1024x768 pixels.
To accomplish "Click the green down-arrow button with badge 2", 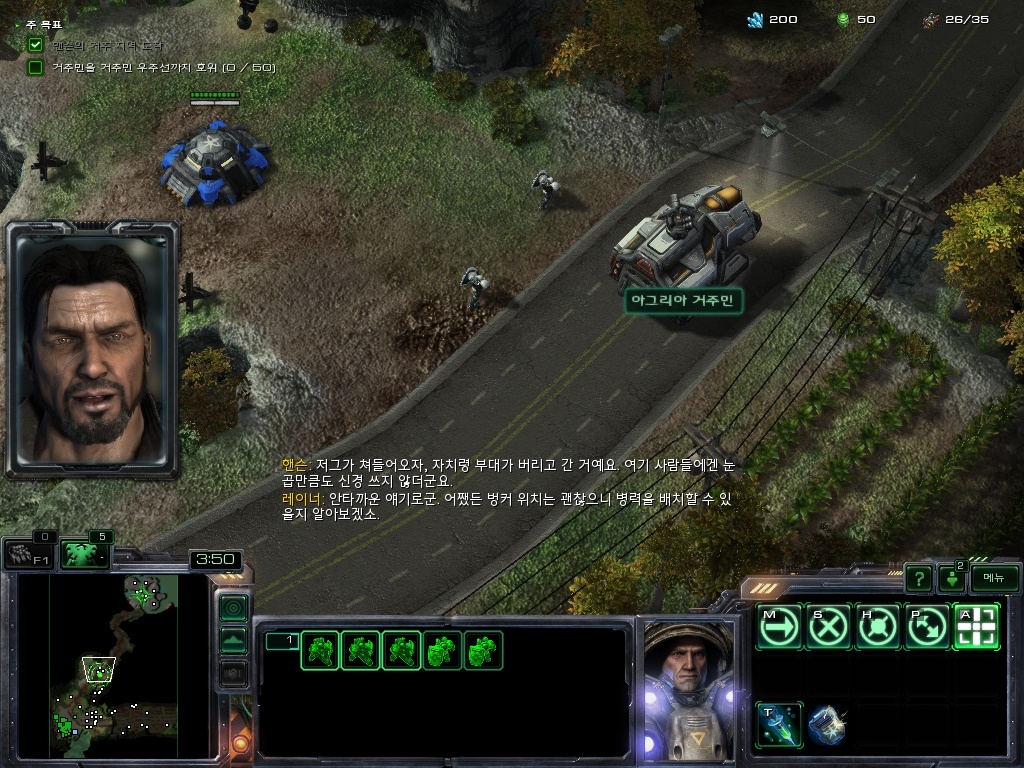I will point(952,578).
